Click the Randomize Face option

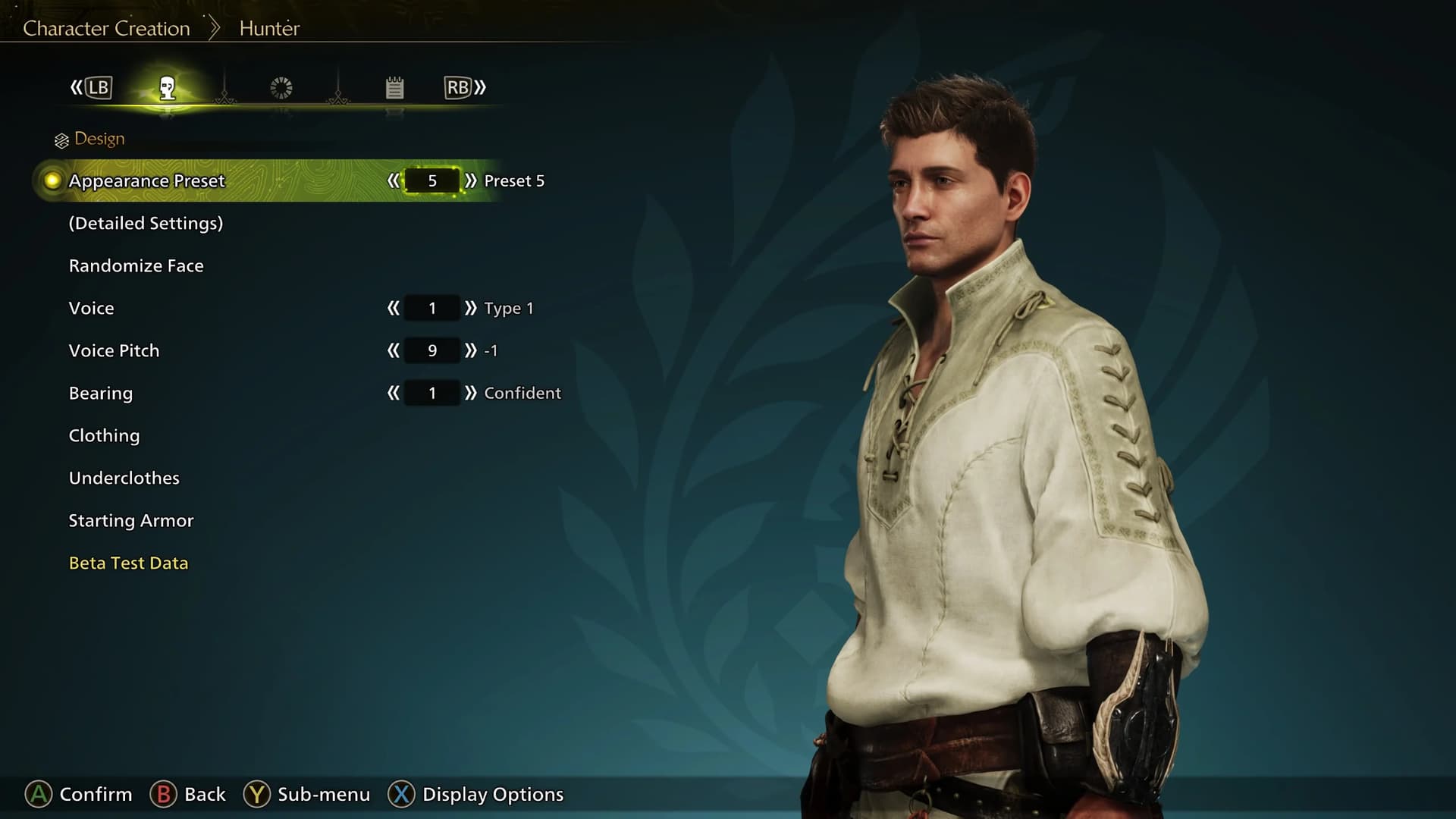click(x=136, y=265)
